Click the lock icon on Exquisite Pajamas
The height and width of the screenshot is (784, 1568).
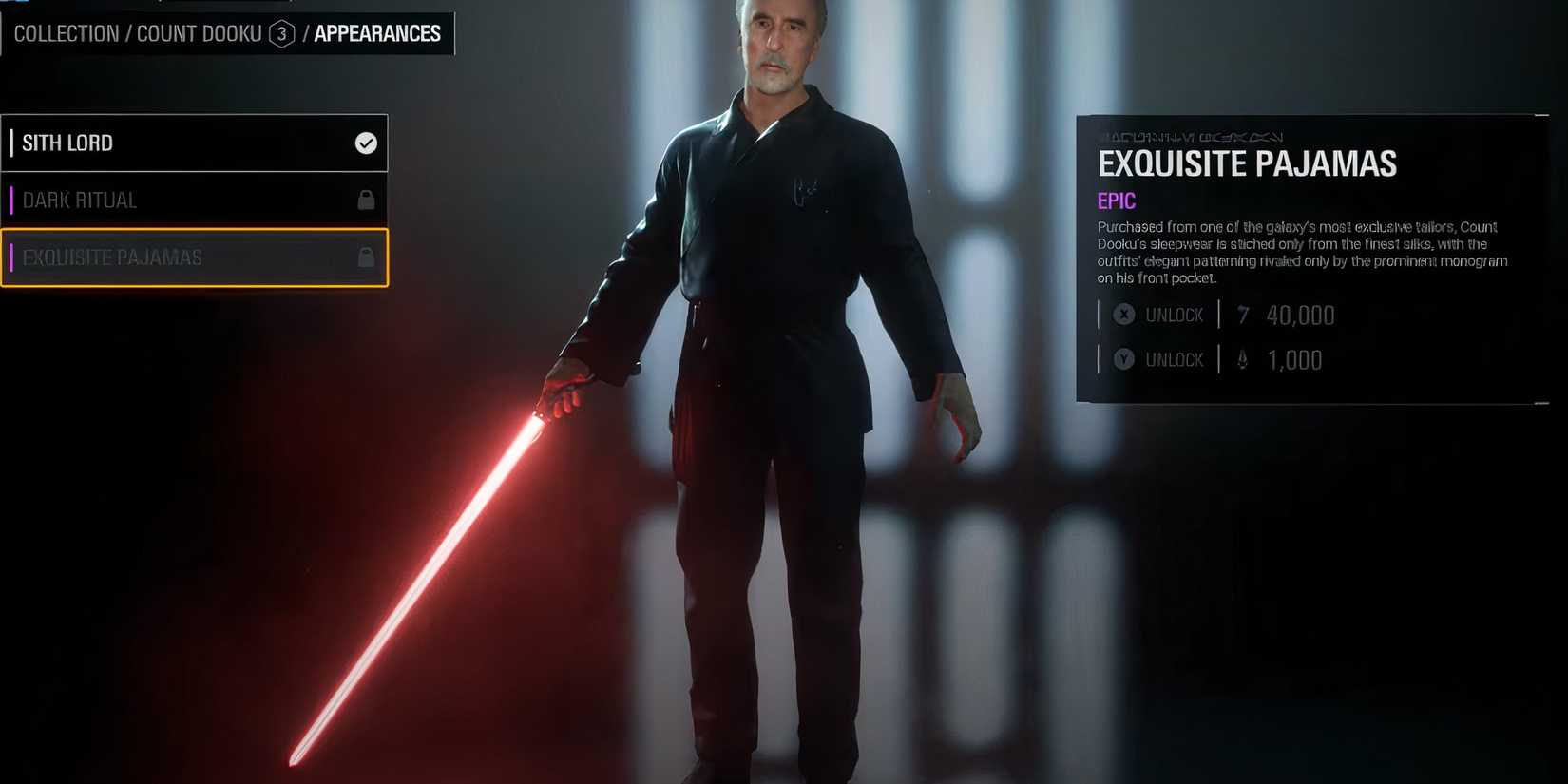[364, 258]
